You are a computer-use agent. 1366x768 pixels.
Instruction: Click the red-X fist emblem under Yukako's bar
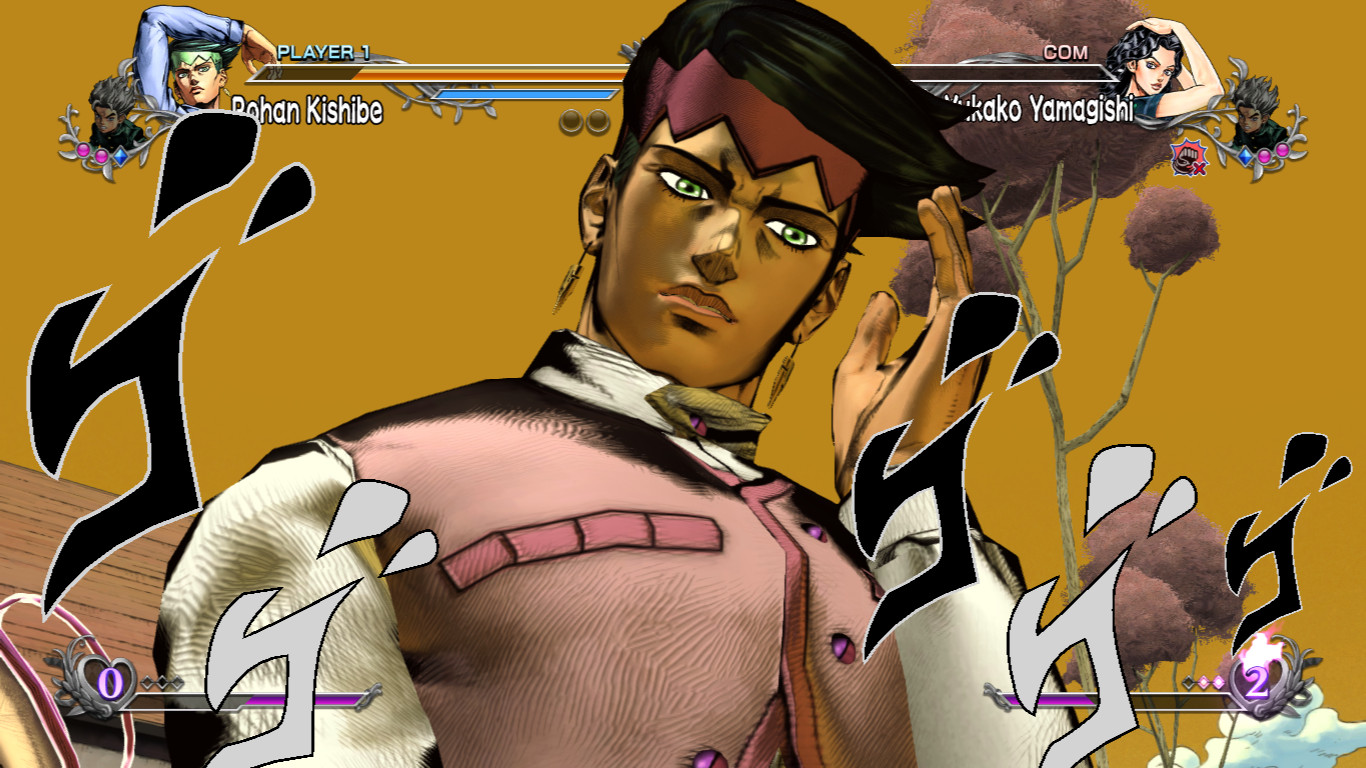1188,159
